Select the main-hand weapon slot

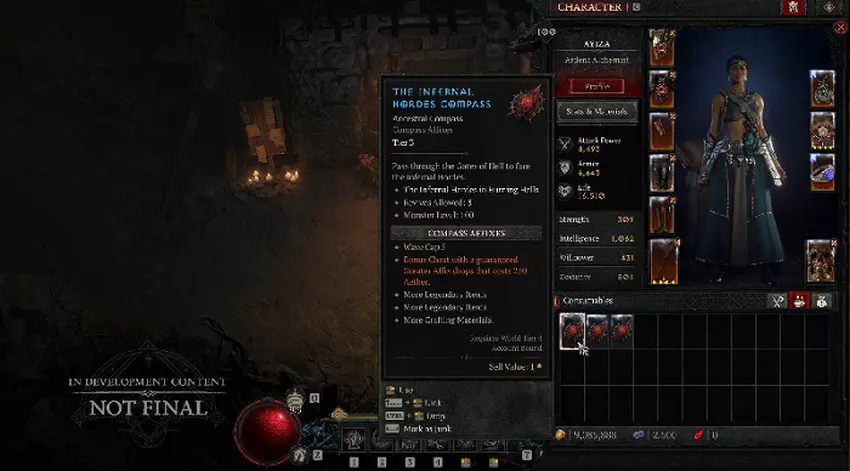[x=662, y=260]
